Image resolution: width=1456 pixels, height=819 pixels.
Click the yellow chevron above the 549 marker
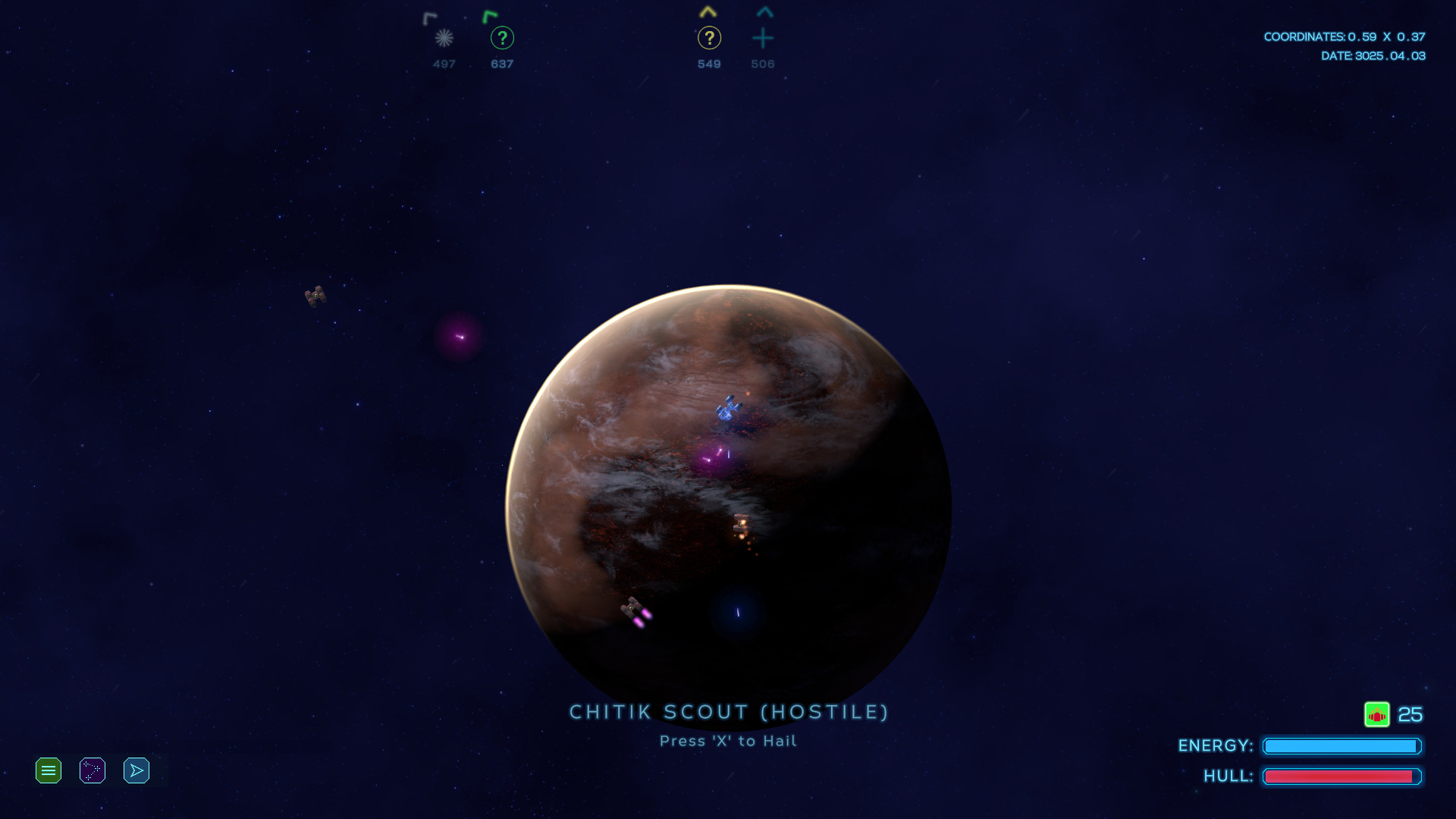(x=708, y=11)
